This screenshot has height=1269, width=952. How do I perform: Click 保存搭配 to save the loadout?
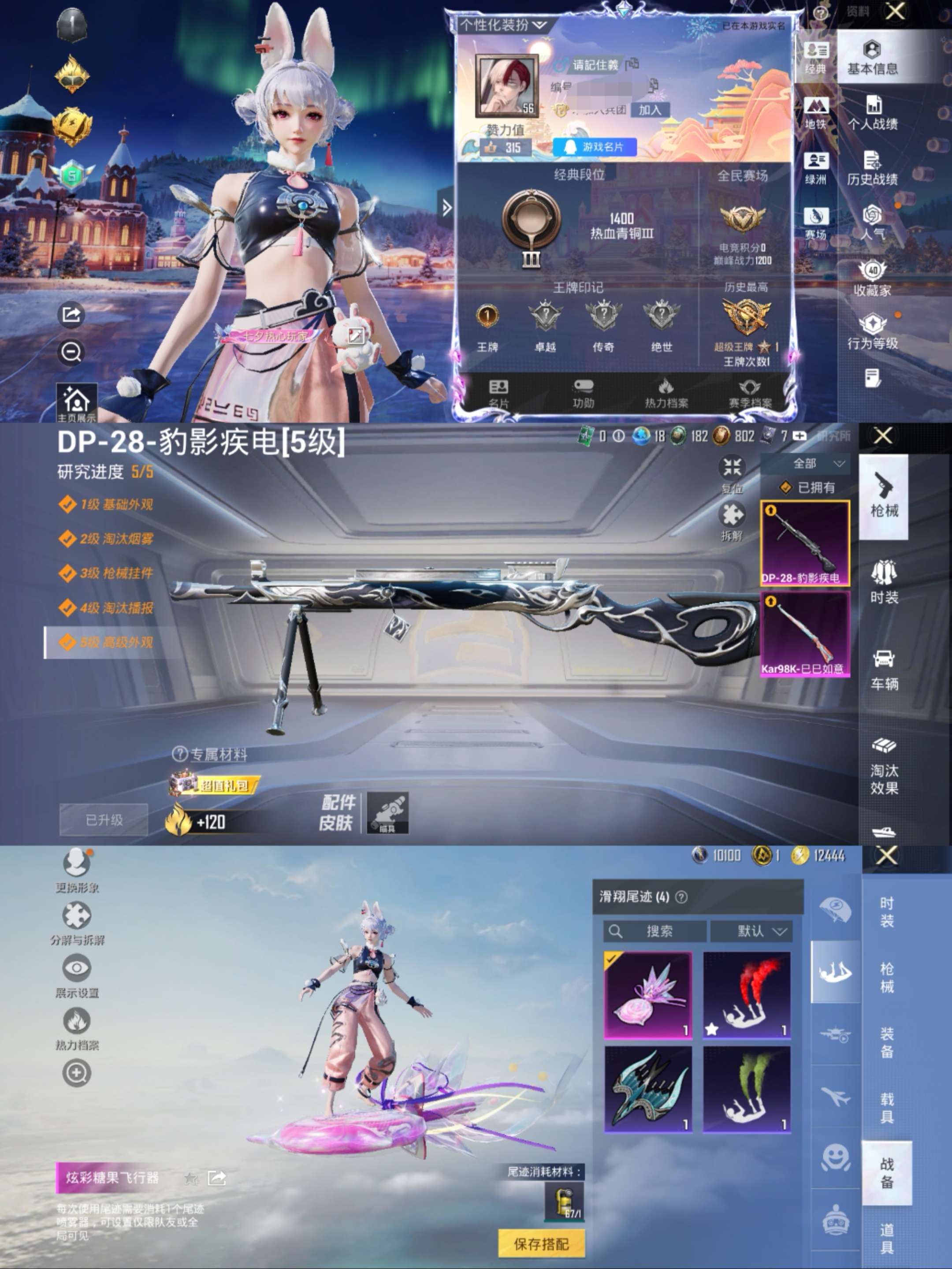[x=542, y=1243]
